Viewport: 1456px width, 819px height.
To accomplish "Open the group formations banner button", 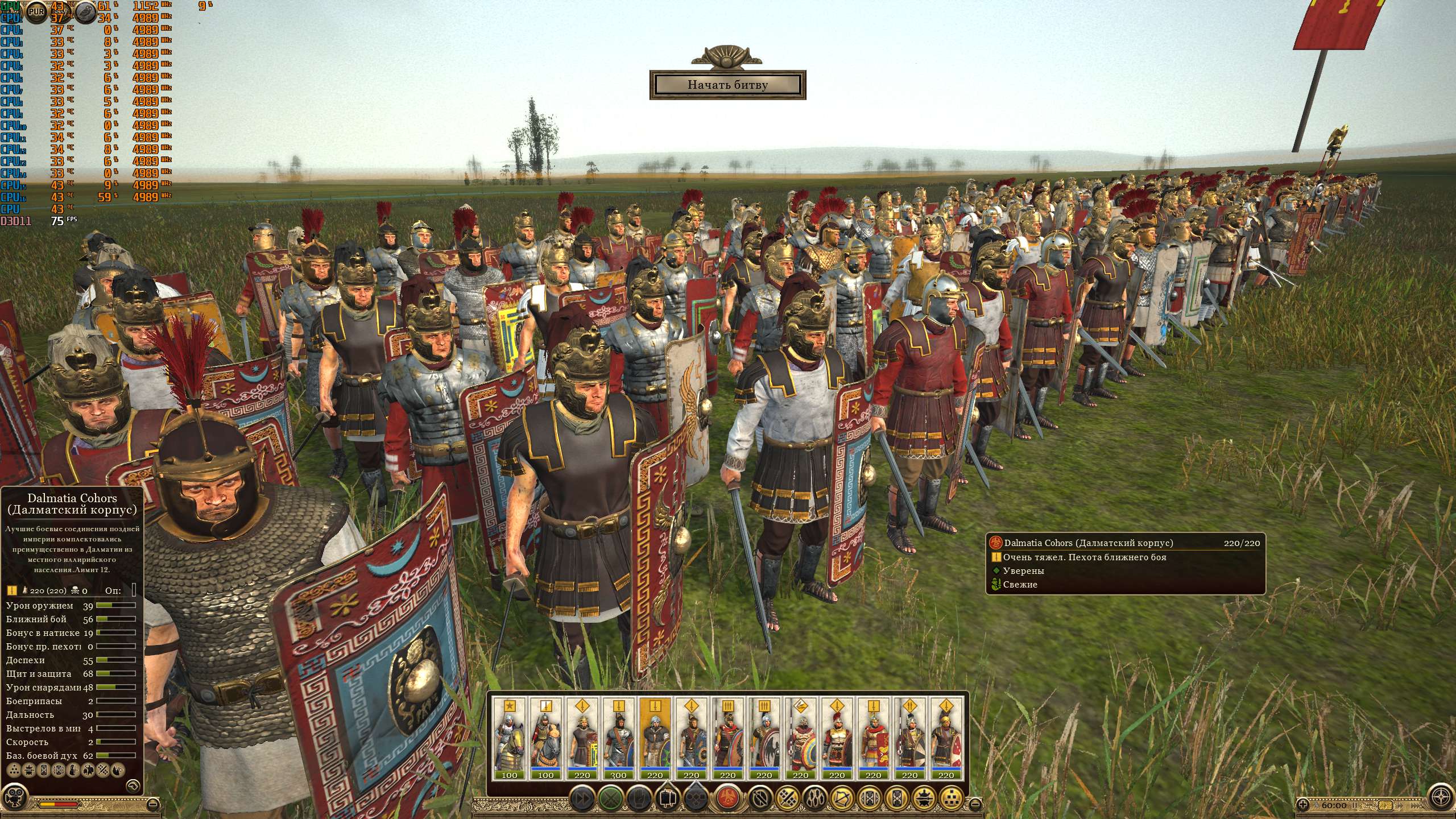I will (668, 797).
